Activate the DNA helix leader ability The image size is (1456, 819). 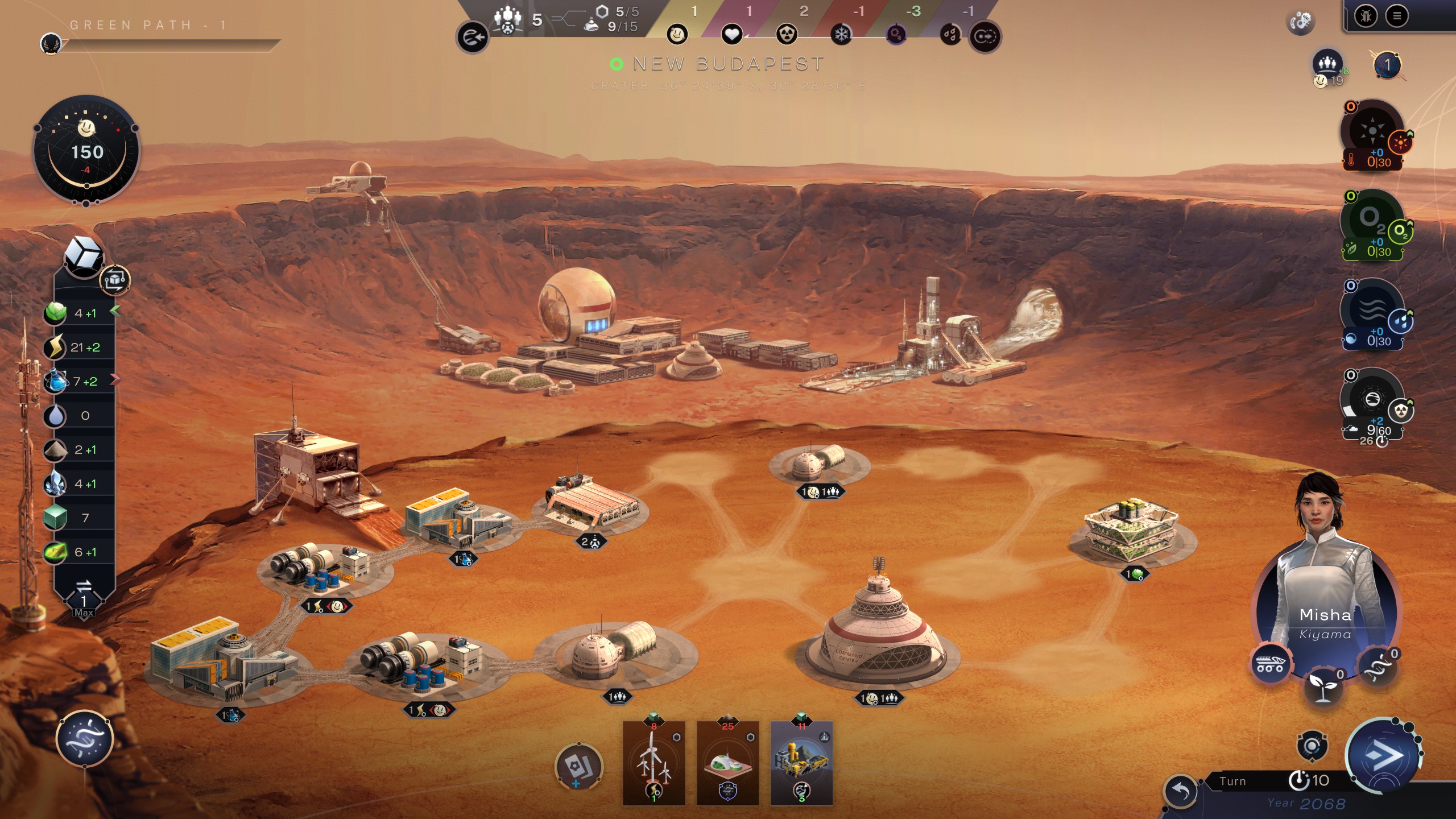click(1378, 667)
